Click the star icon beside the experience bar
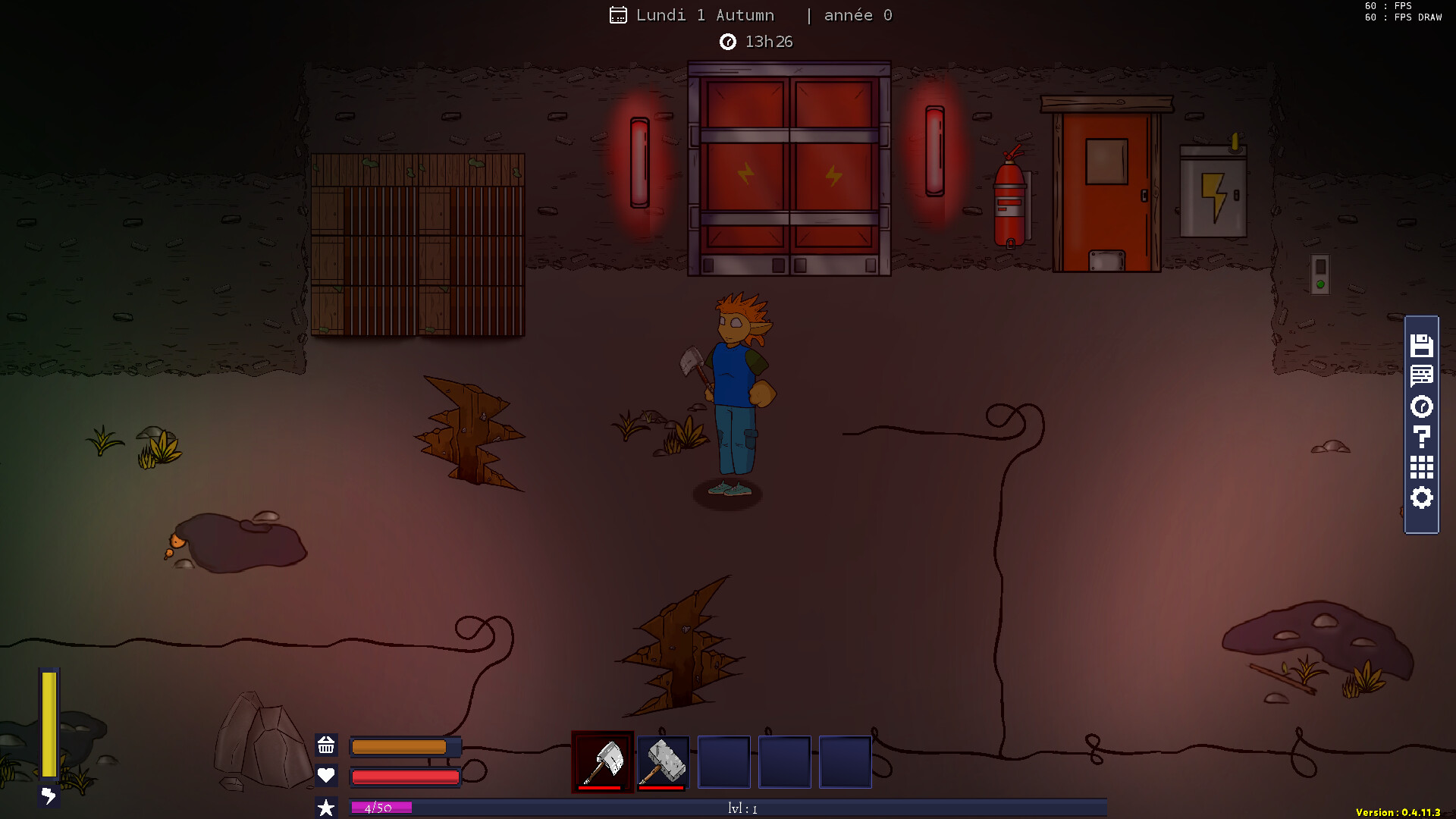The image size is (1456, 819). [326, 807]
